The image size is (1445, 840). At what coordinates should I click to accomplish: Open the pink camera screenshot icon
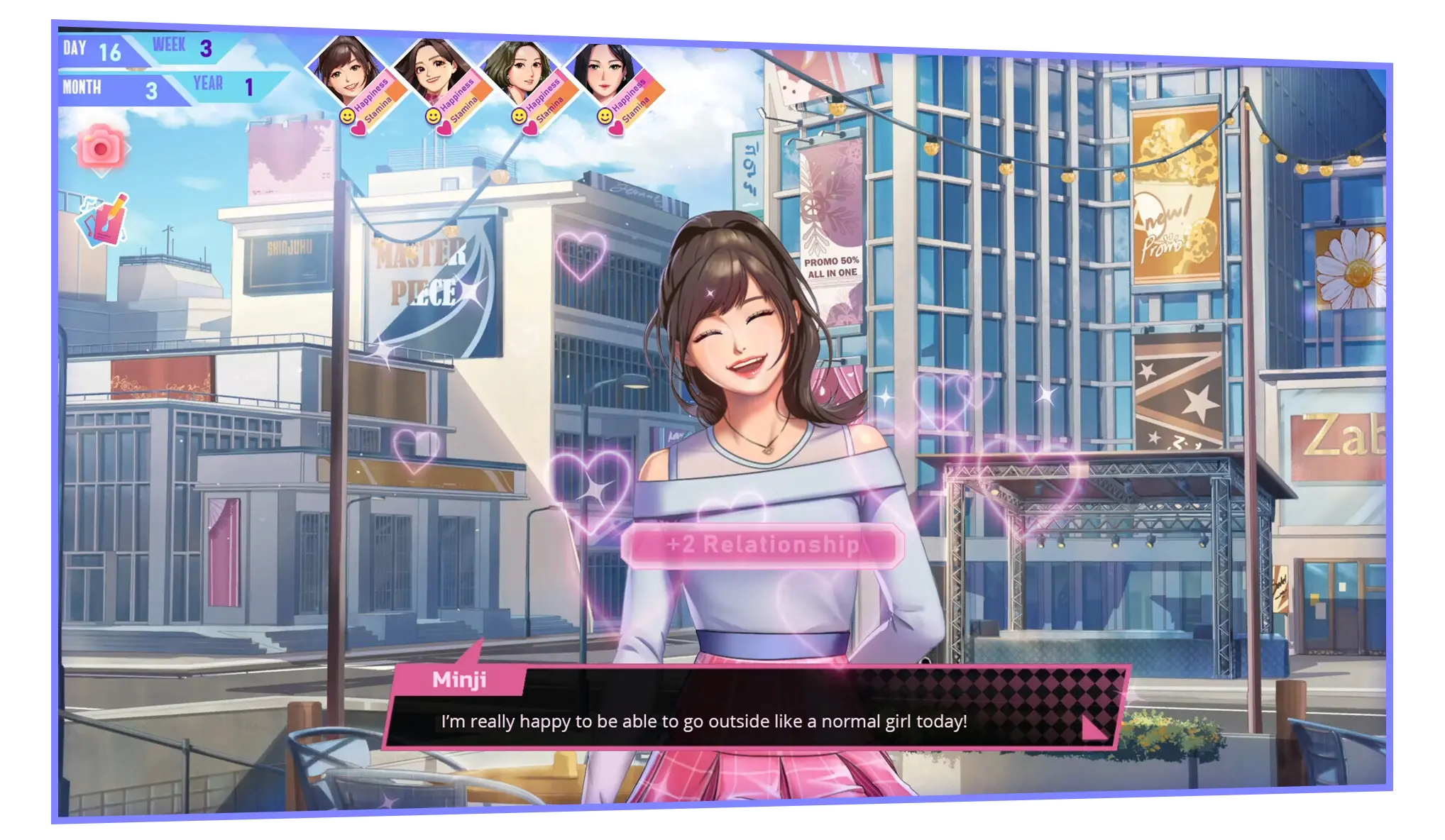(101, 148)
